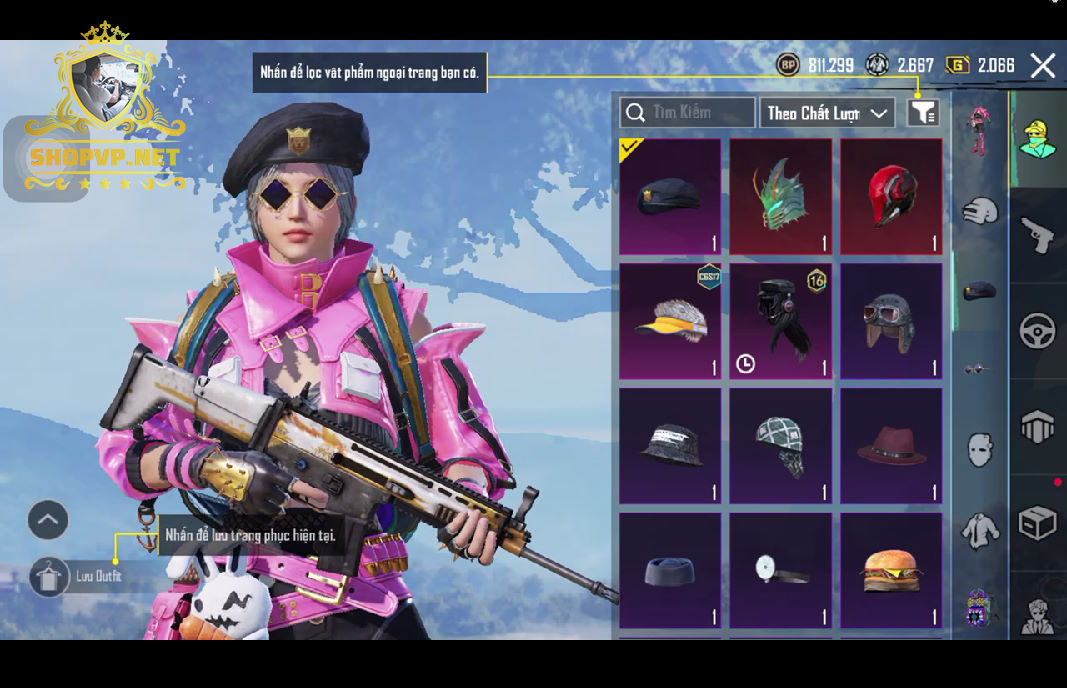Select the equipped black beret item
Screen dimensions: 1067x688
670,196
